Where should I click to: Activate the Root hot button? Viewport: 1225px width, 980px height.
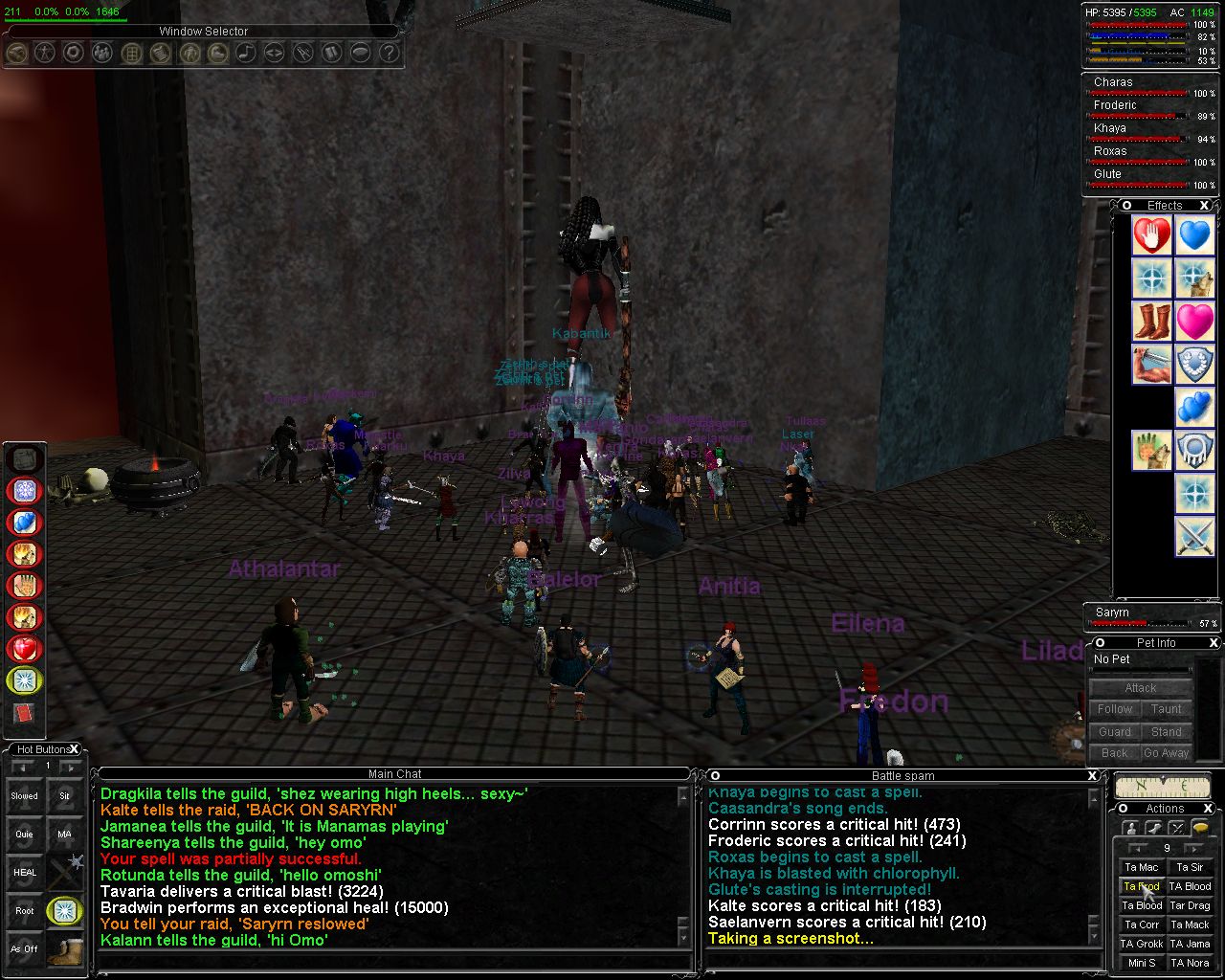(x=25, y=910)
